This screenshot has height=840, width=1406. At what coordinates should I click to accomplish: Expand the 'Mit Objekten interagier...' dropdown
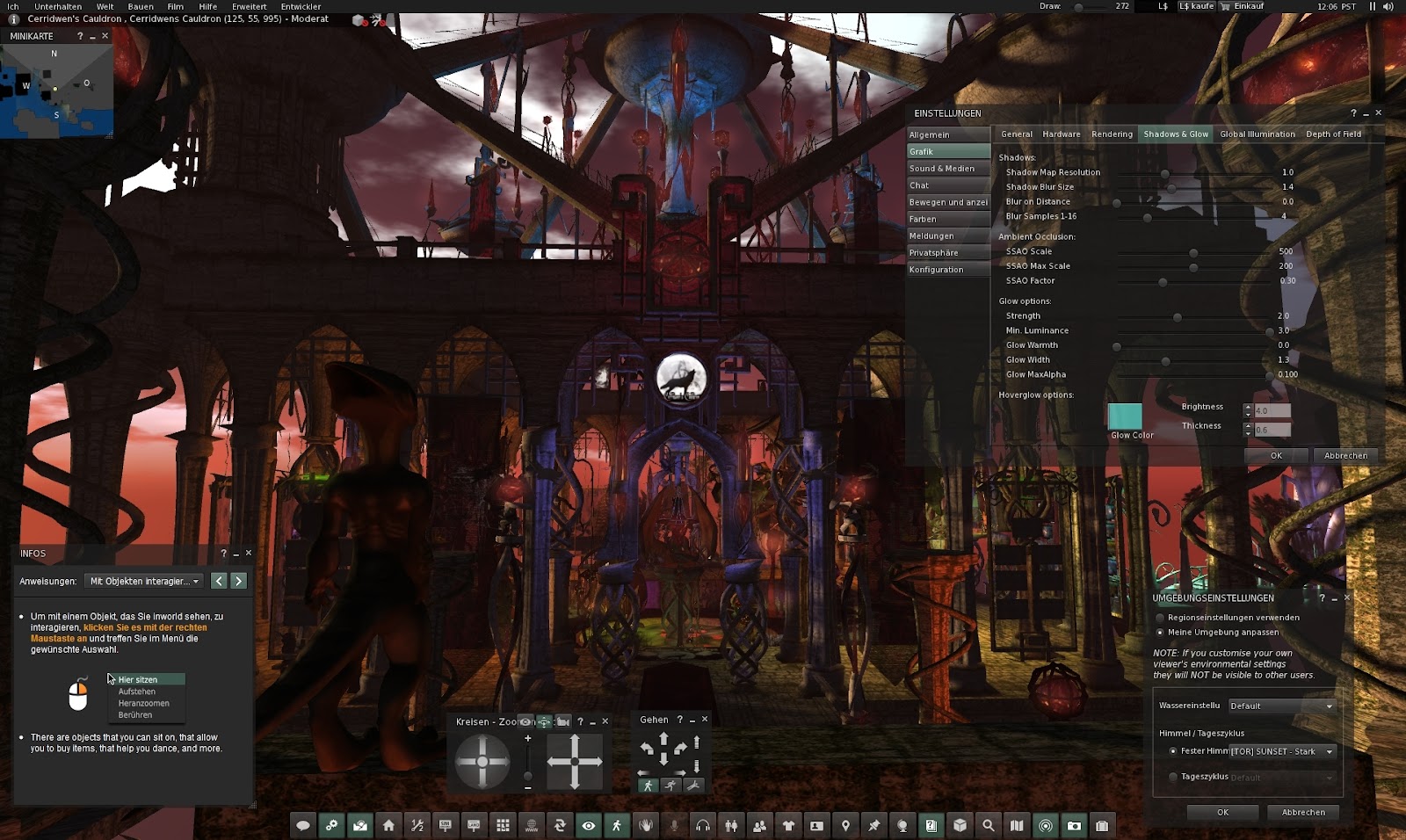(143, 580)
